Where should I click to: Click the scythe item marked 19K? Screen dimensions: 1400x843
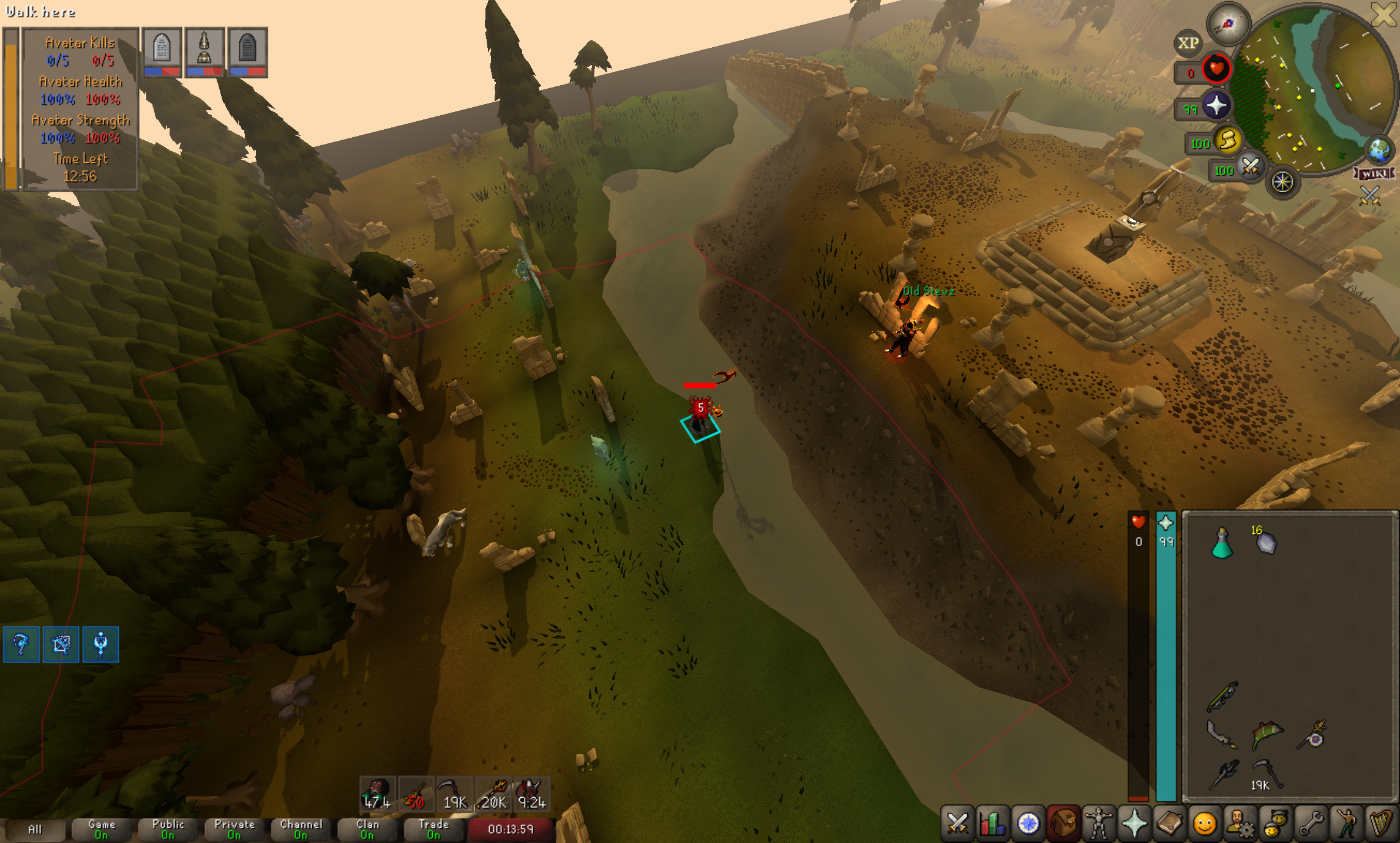pyautogui.click(x=1265, y=773)
